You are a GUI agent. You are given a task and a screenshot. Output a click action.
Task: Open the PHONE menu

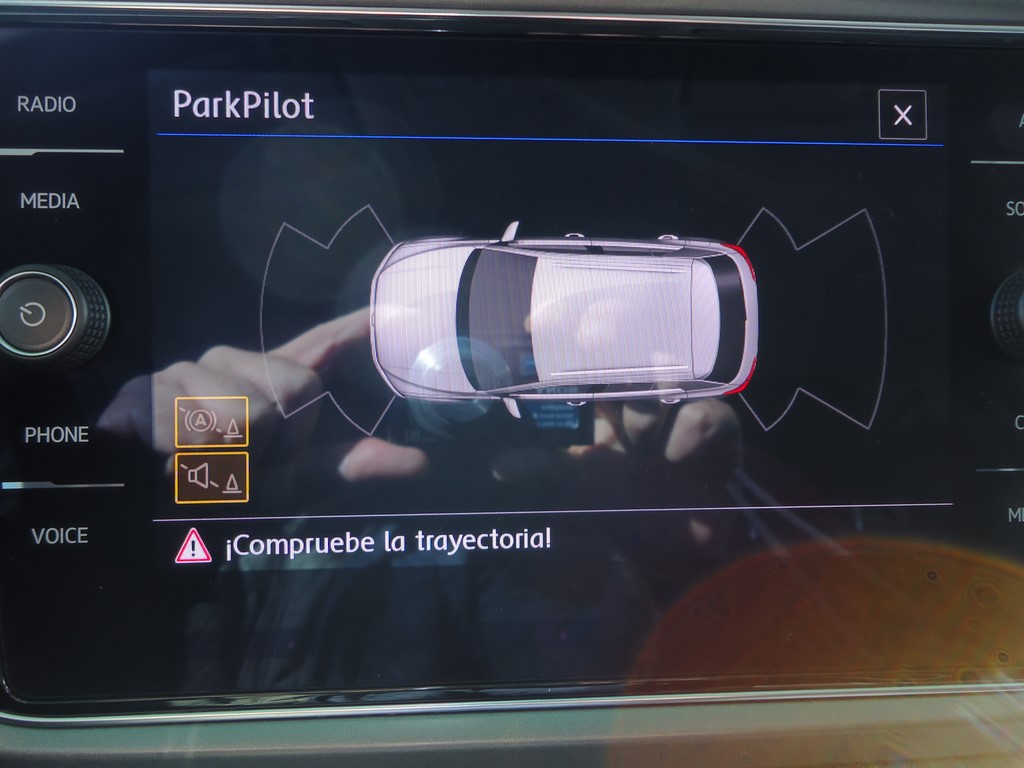(x=56, y=435)
